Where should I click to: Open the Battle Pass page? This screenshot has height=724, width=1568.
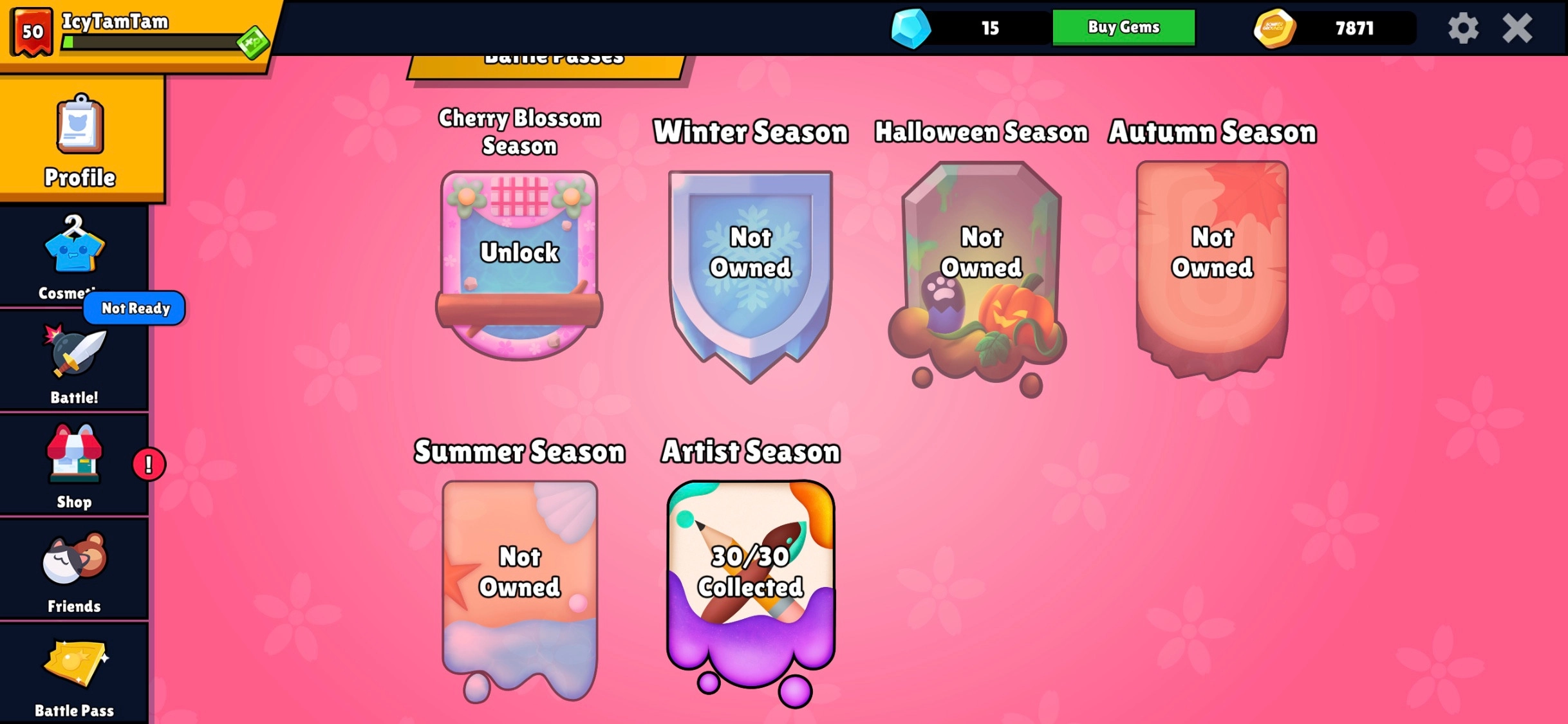[x=74, y=676]
